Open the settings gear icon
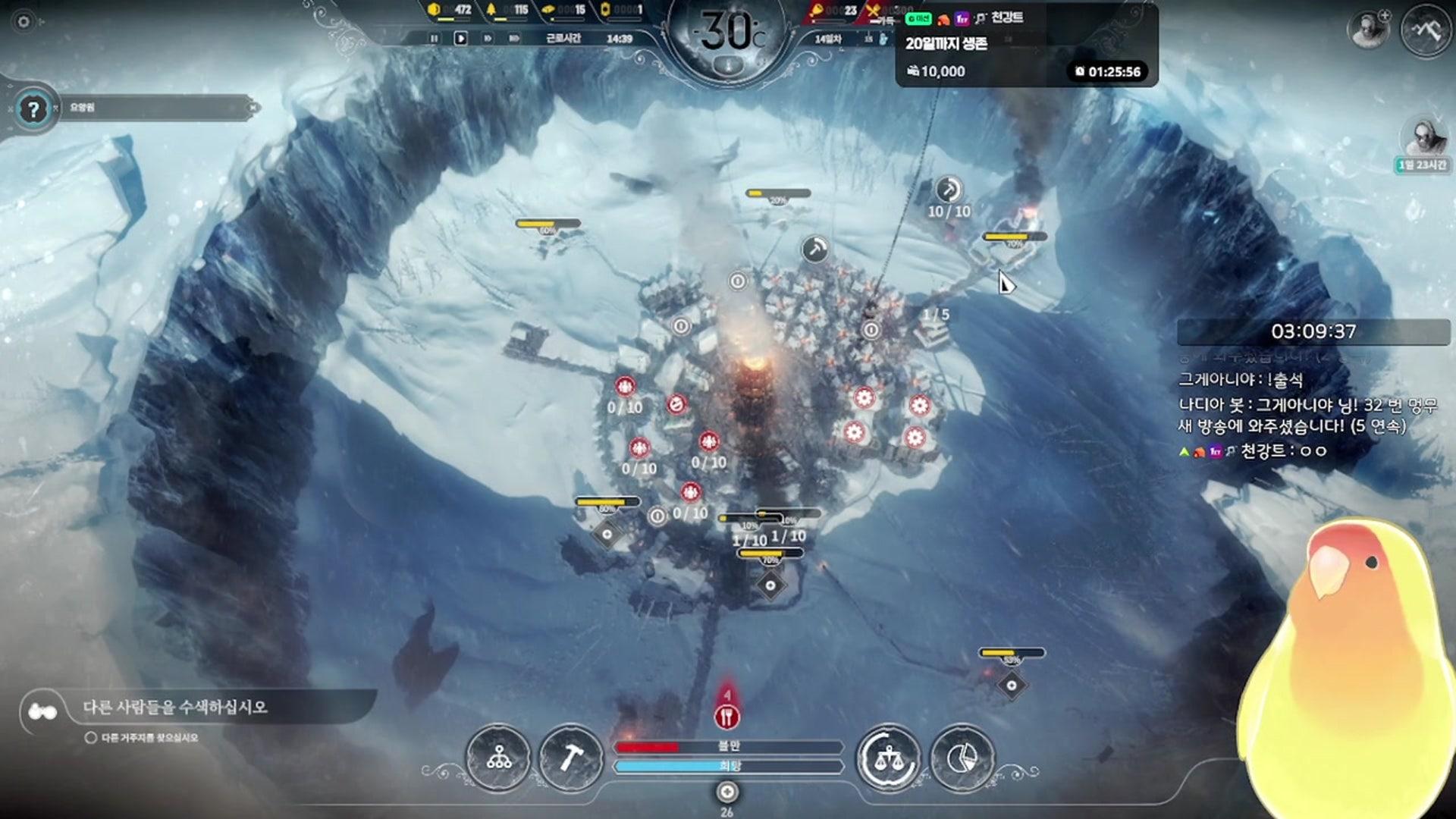Image resolution: width=1456 pixels, height=819 pixels. (24, 21)
